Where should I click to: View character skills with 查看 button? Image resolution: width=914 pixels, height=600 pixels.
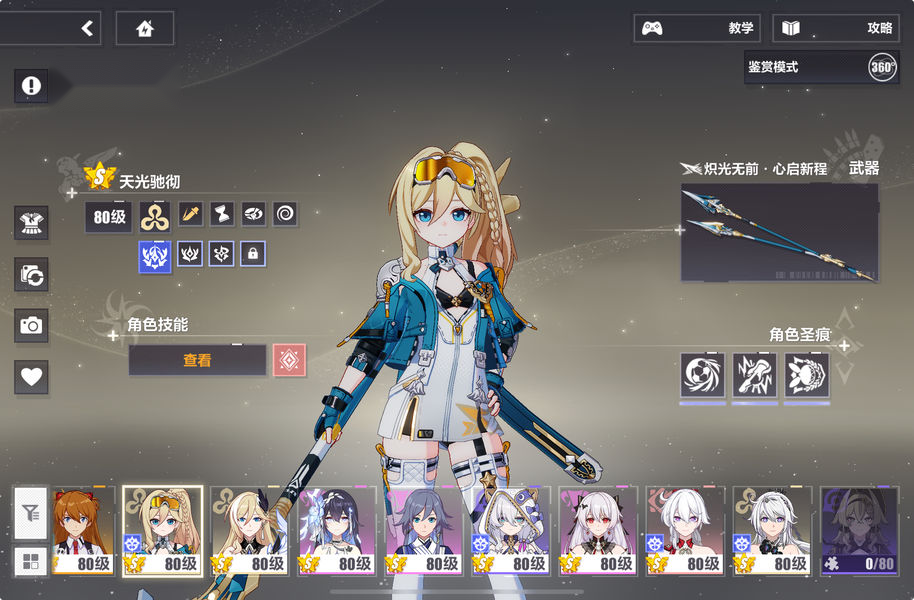click(197, 360)
